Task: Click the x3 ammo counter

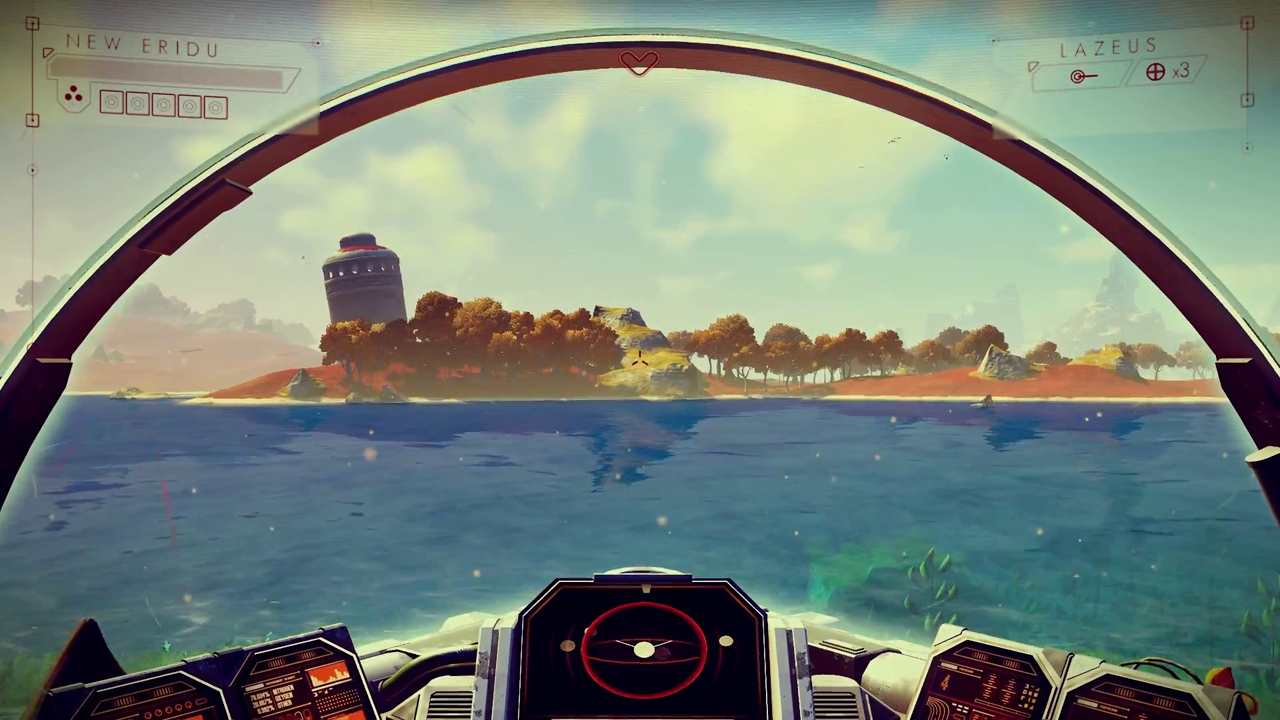Action: click(1181, 71)
